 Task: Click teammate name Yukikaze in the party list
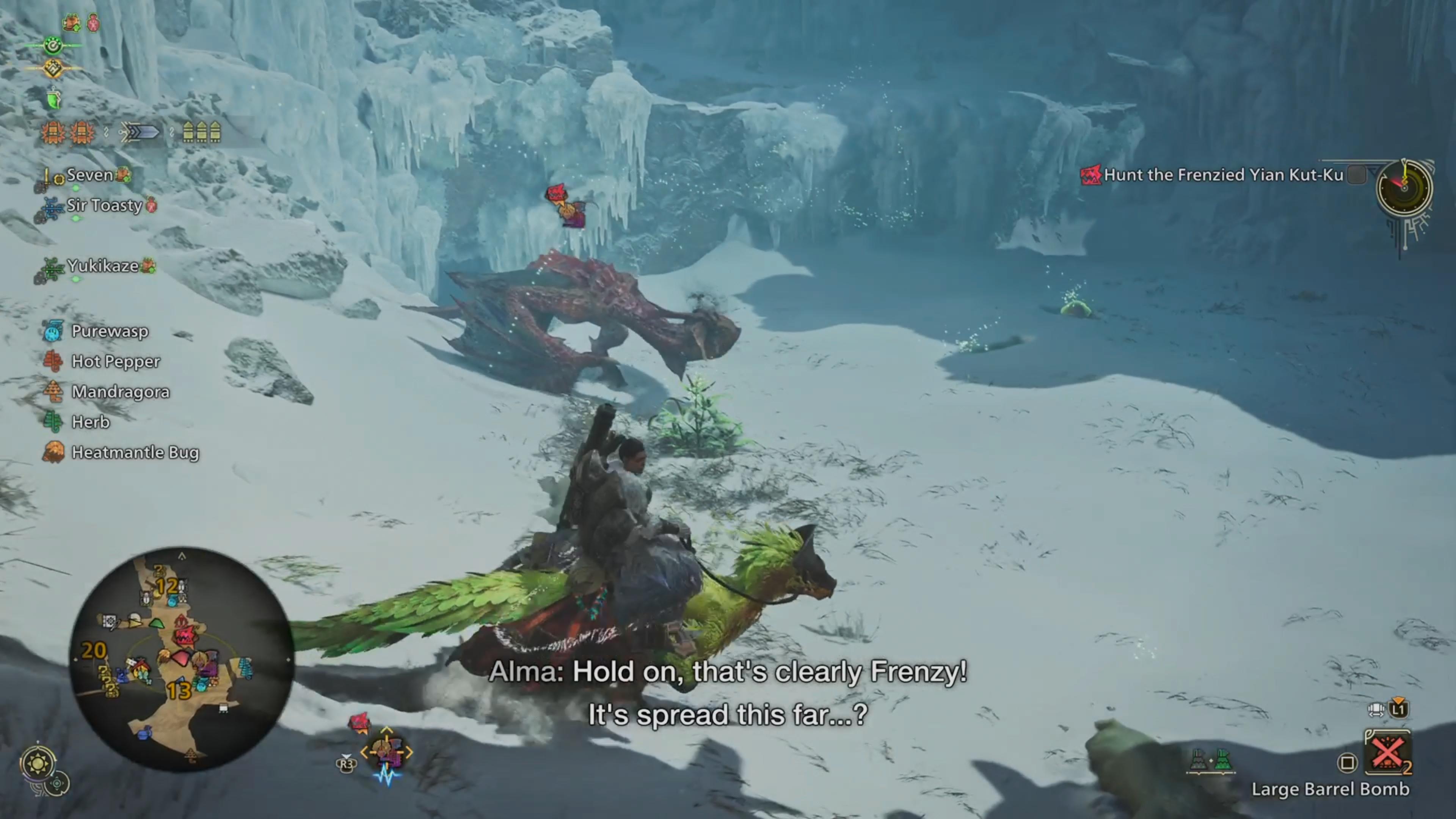102,266
